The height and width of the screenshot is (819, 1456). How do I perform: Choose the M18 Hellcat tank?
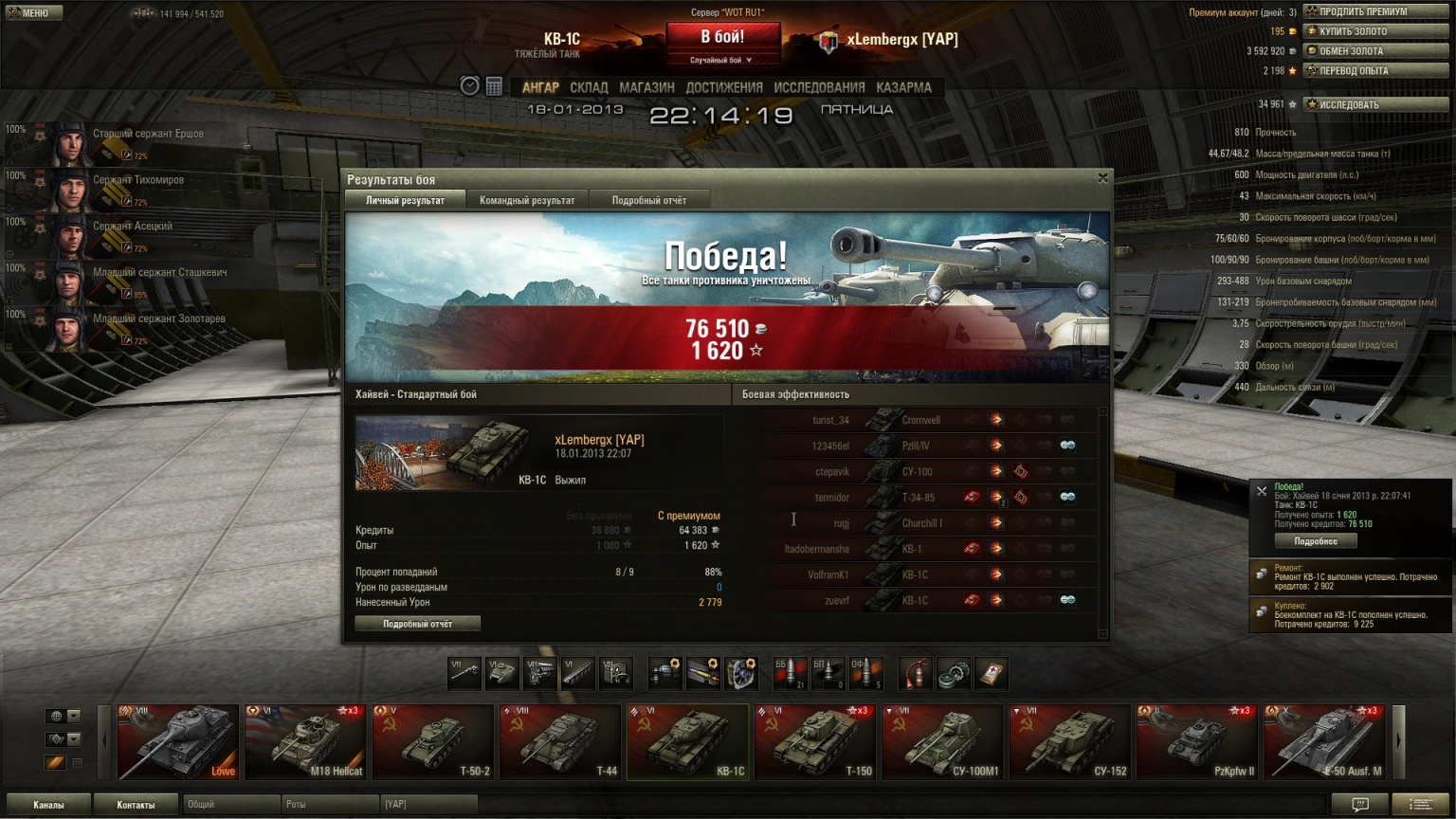click(305, 741)
